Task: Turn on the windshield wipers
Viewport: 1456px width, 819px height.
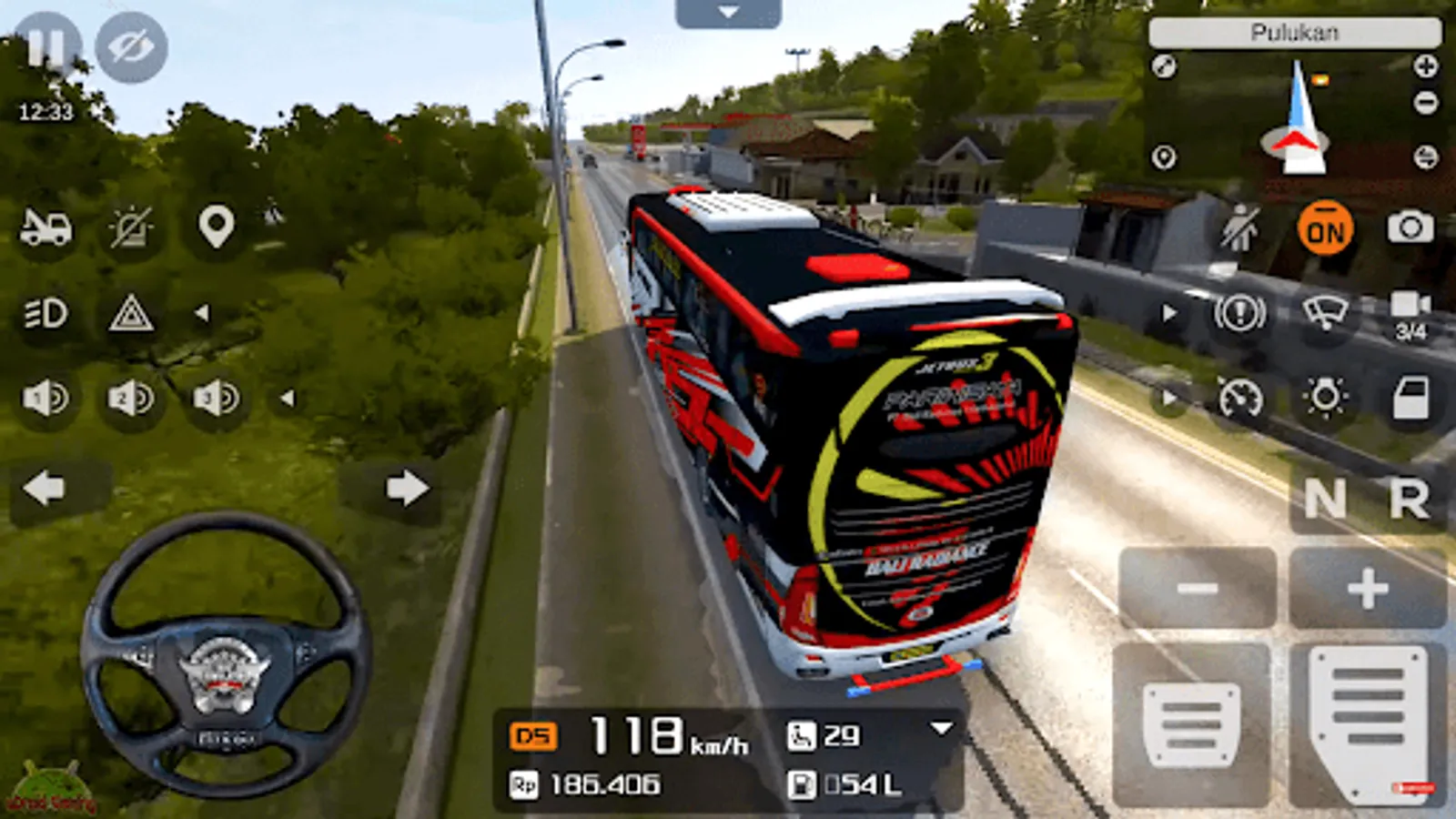Action: click(x=1325, y=313)
